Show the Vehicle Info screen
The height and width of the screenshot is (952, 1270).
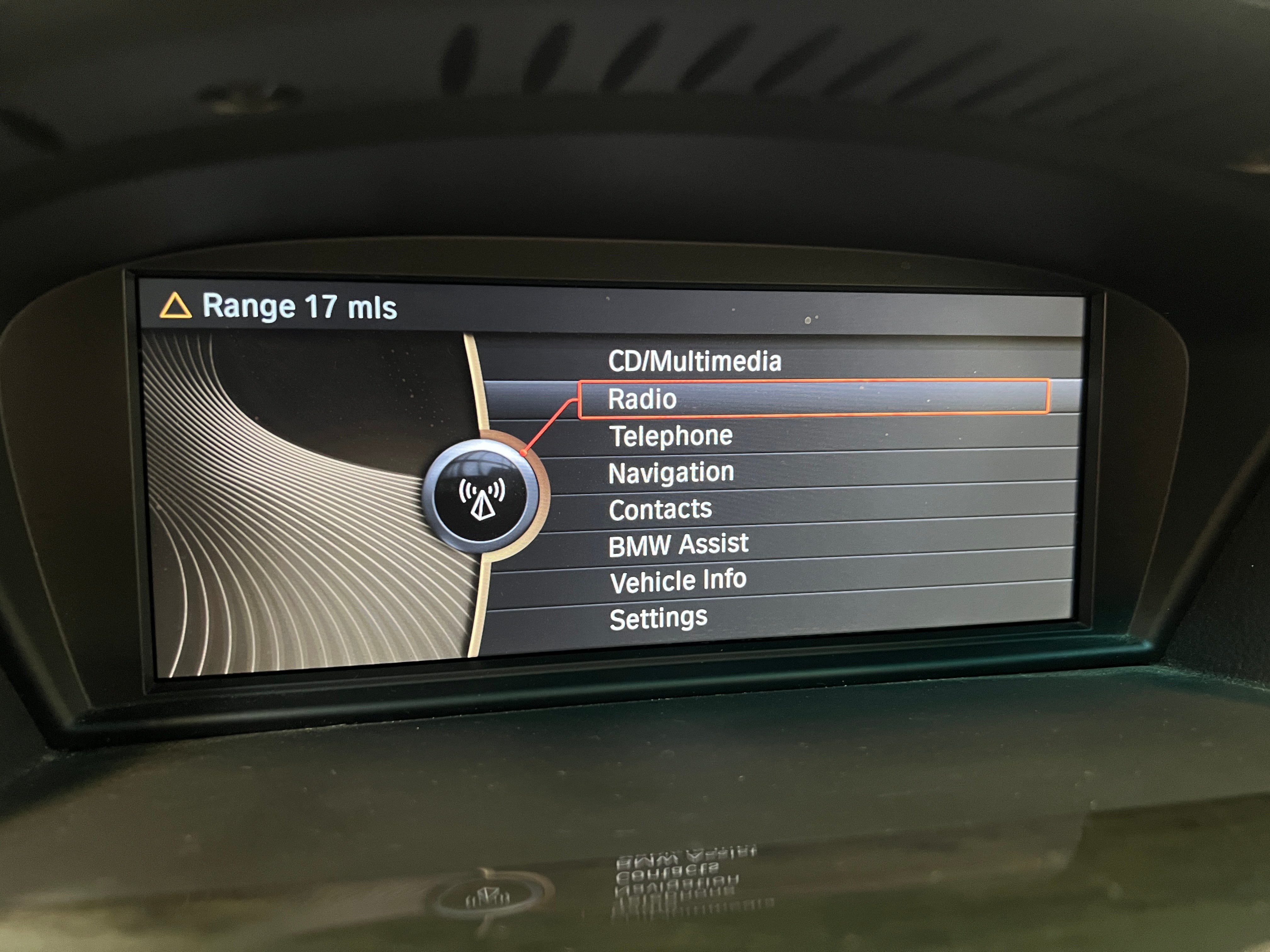(x=678, y=581)
